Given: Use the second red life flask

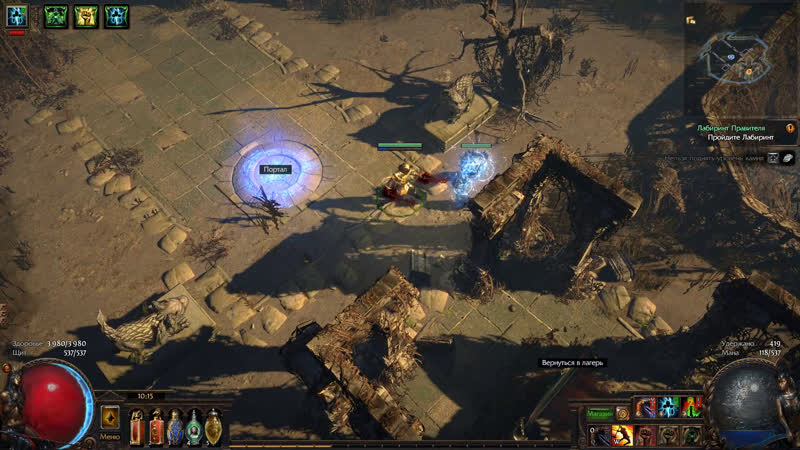Looking at the screenshot, I should coord(156,428).
